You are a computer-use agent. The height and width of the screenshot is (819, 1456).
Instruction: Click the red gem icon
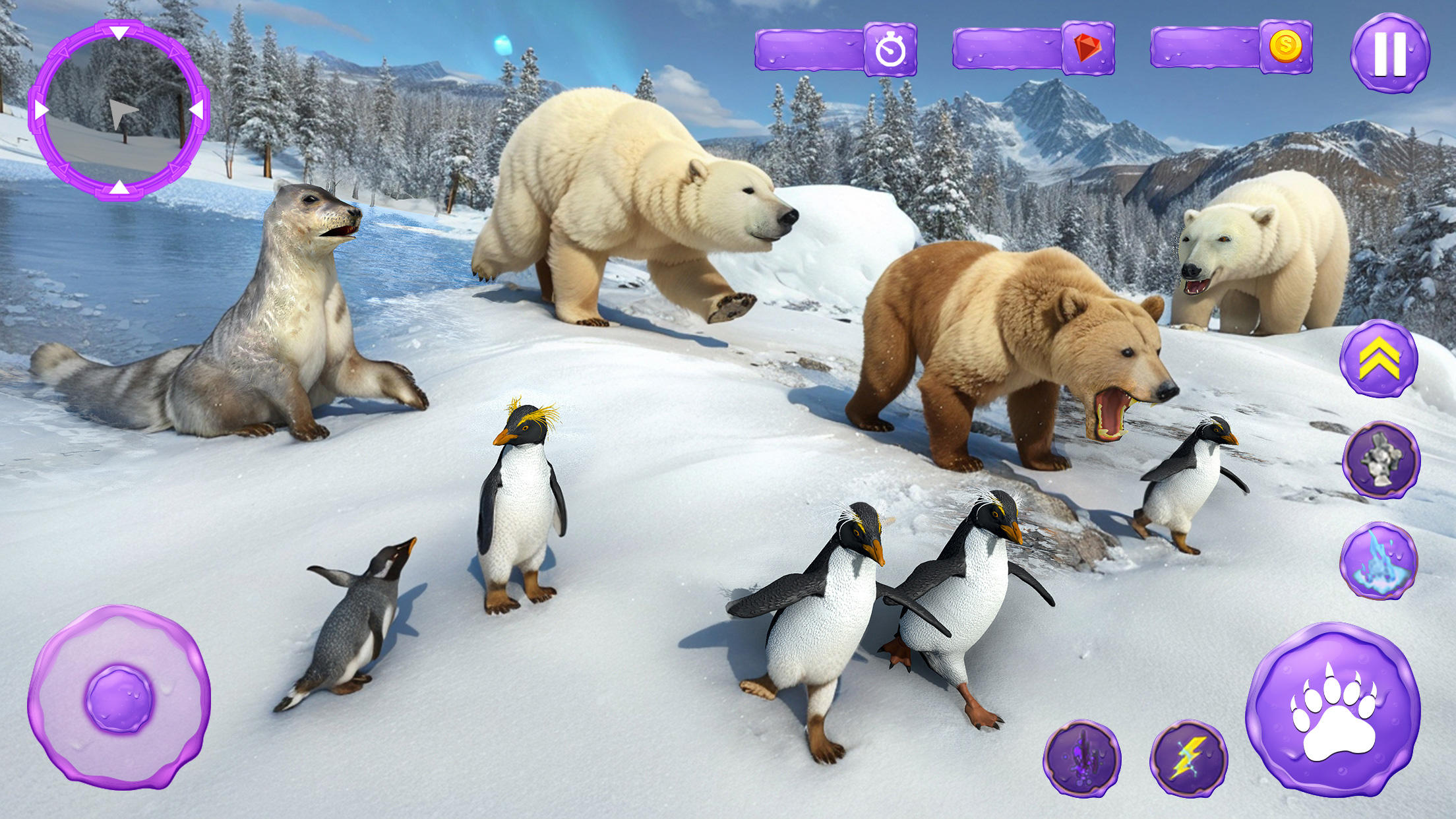(1088, 47)
